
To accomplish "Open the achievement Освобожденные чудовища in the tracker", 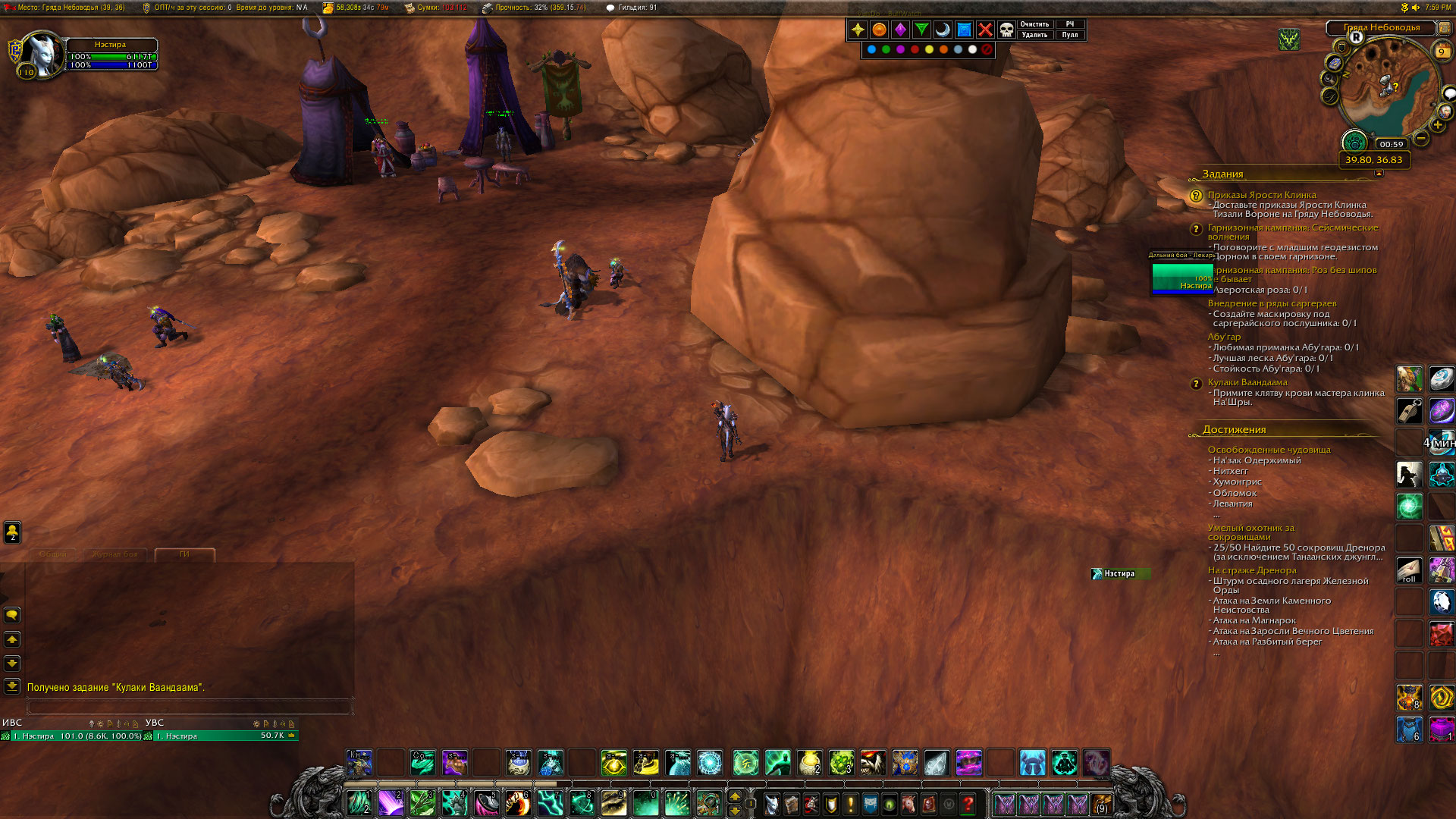I will click(x=1269, y=450).
